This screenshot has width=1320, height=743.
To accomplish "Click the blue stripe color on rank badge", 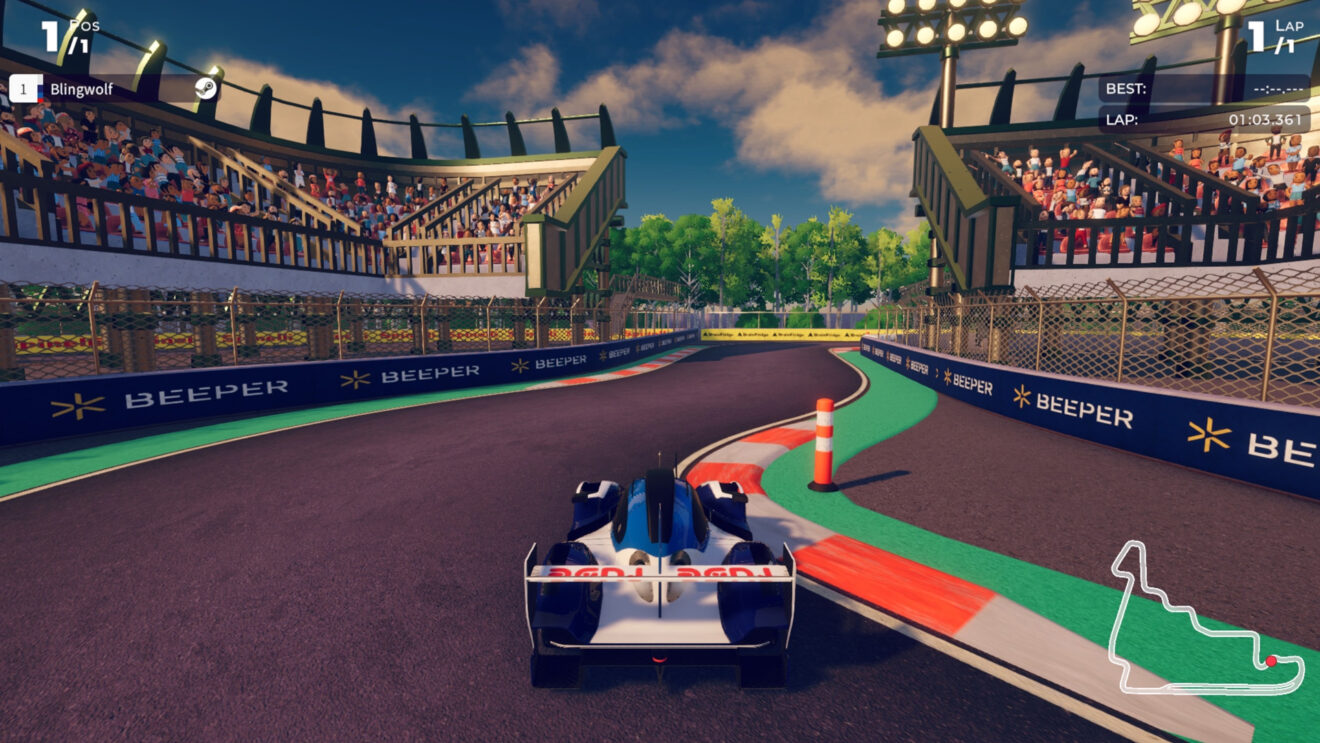I will click(39, 89).
